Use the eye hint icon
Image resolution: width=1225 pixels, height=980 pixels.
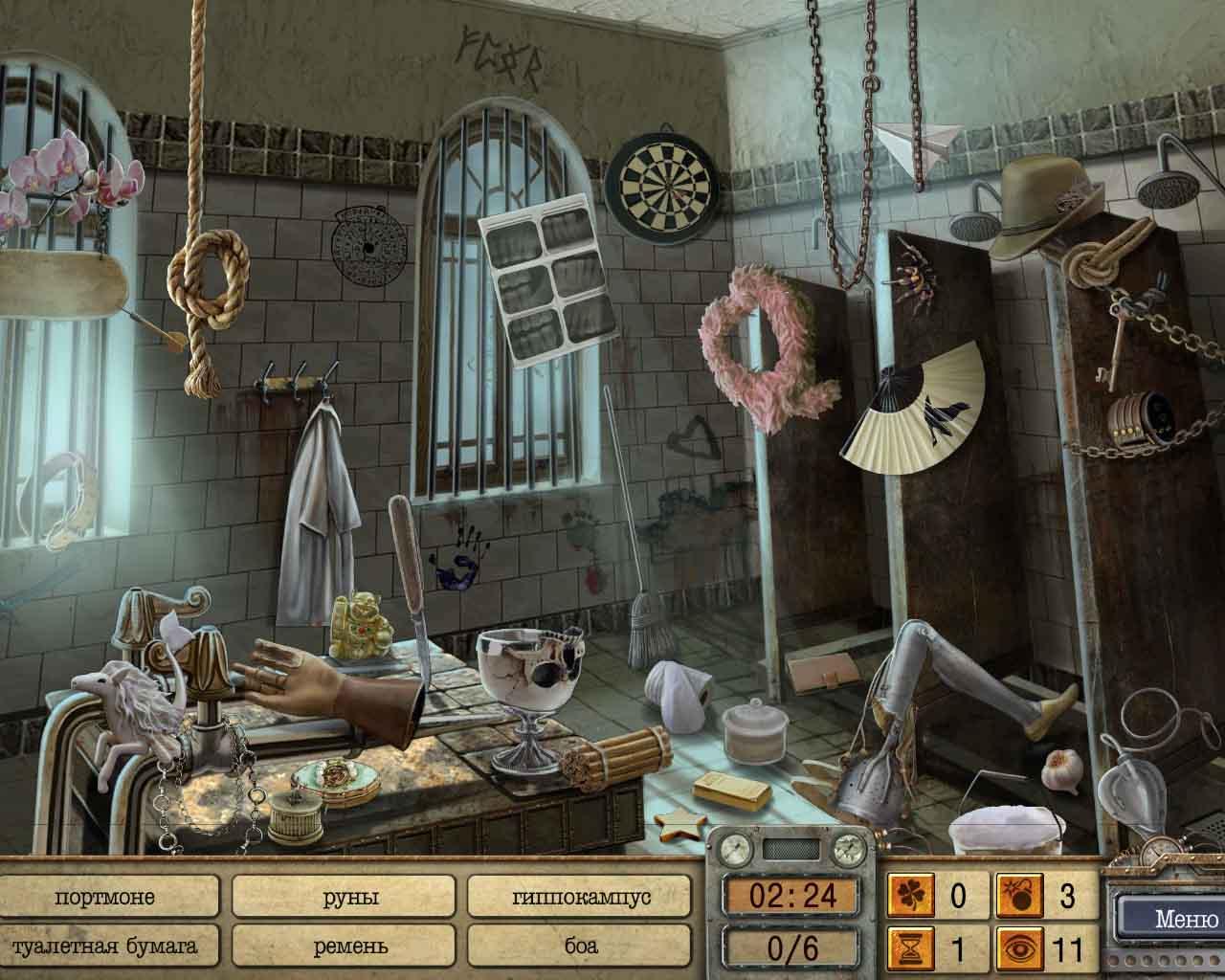[1014, 950]
